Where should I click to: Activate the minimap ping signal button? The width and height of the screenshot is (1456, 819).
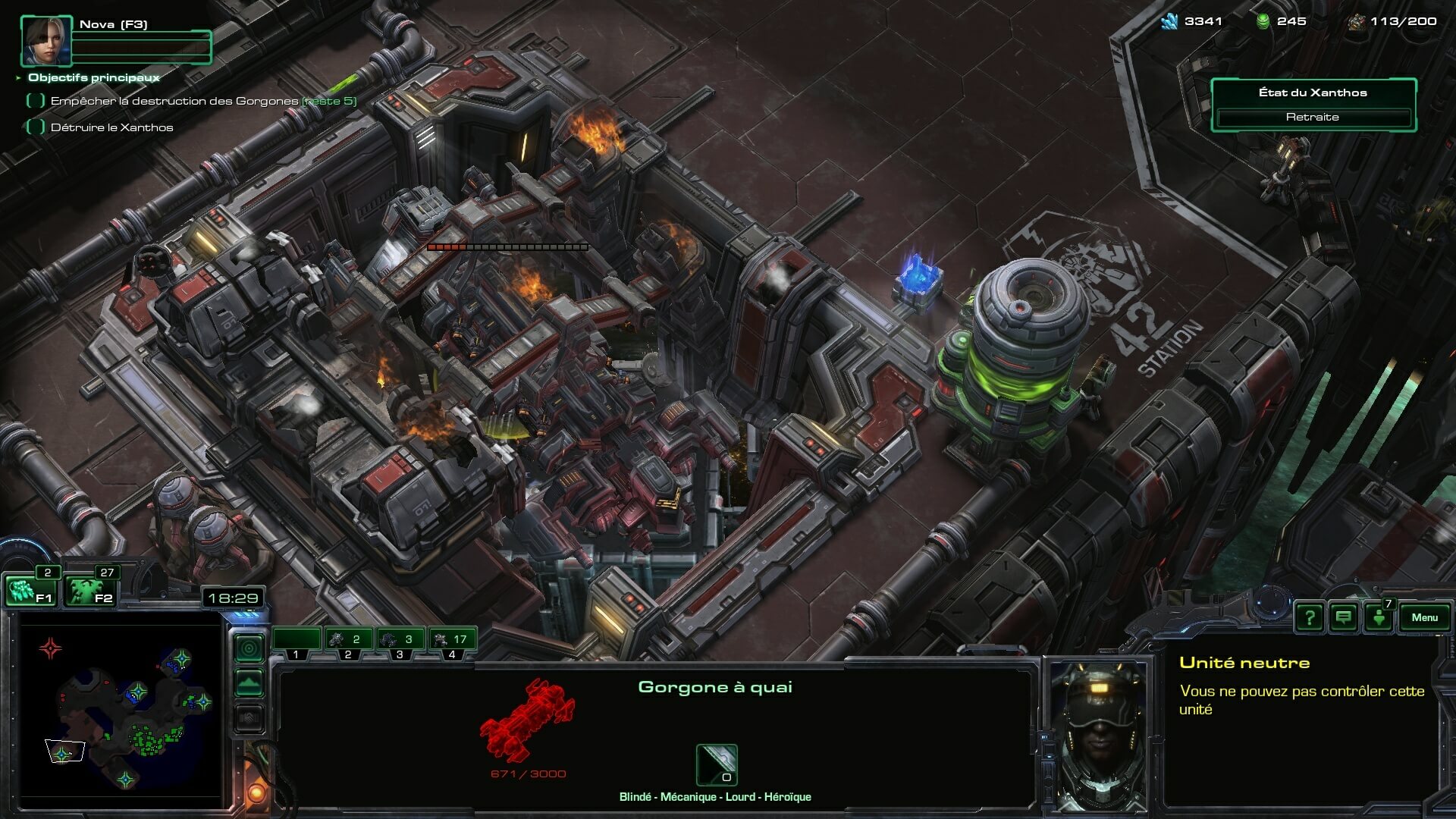pos(249,648)
